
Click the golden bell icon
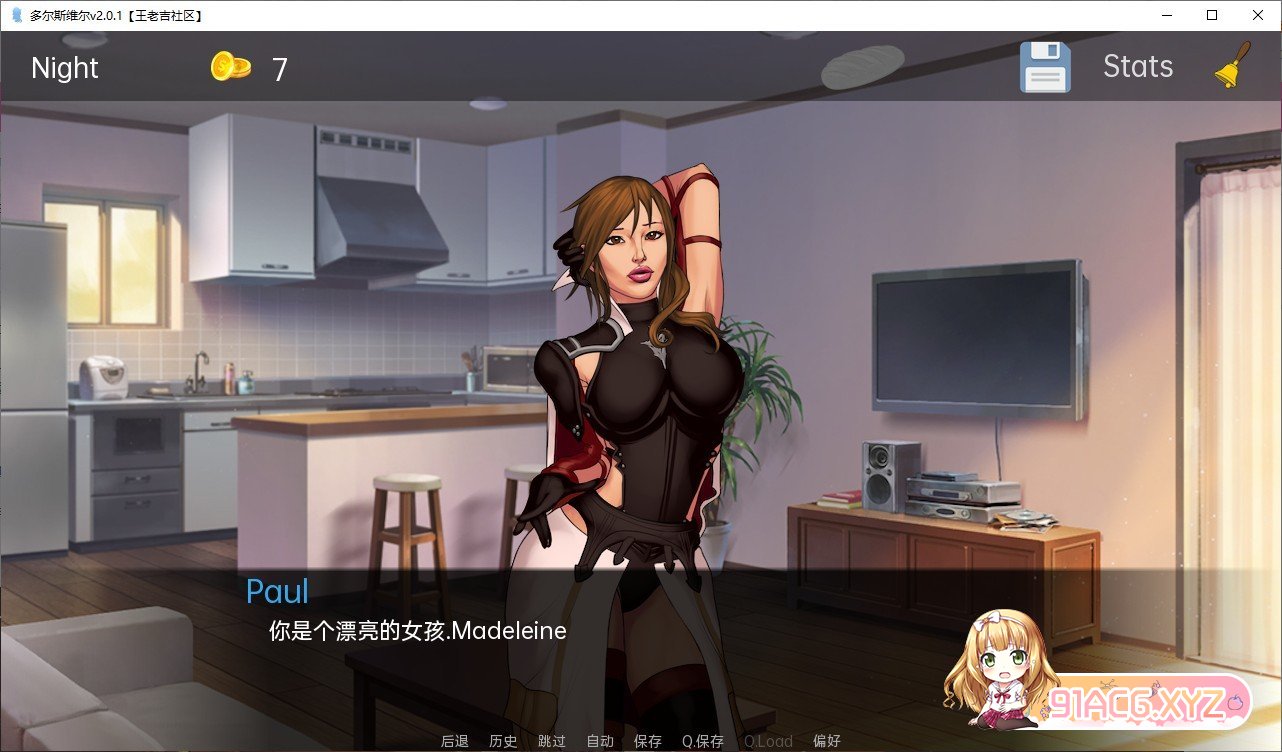point(1232,66)
